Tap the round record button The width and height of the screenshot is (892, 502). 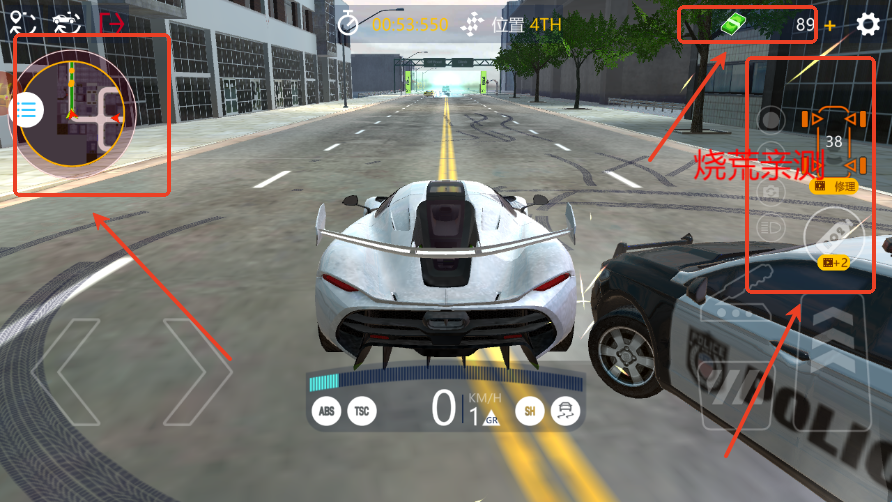point(769,121)
